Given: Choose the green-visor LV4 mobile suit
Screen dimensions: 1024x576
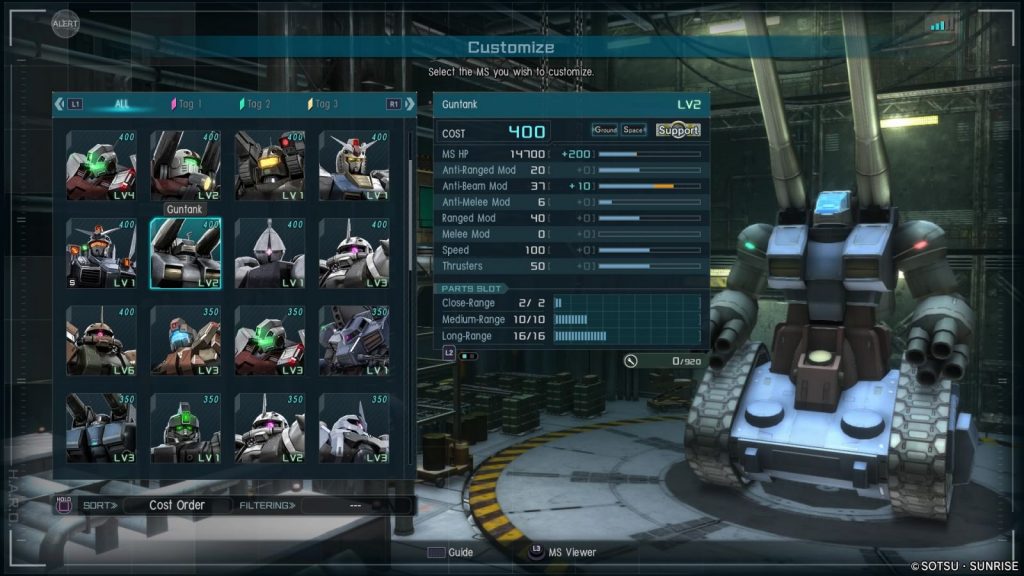Looking at the screenshot, I should (x=101, y=166).
